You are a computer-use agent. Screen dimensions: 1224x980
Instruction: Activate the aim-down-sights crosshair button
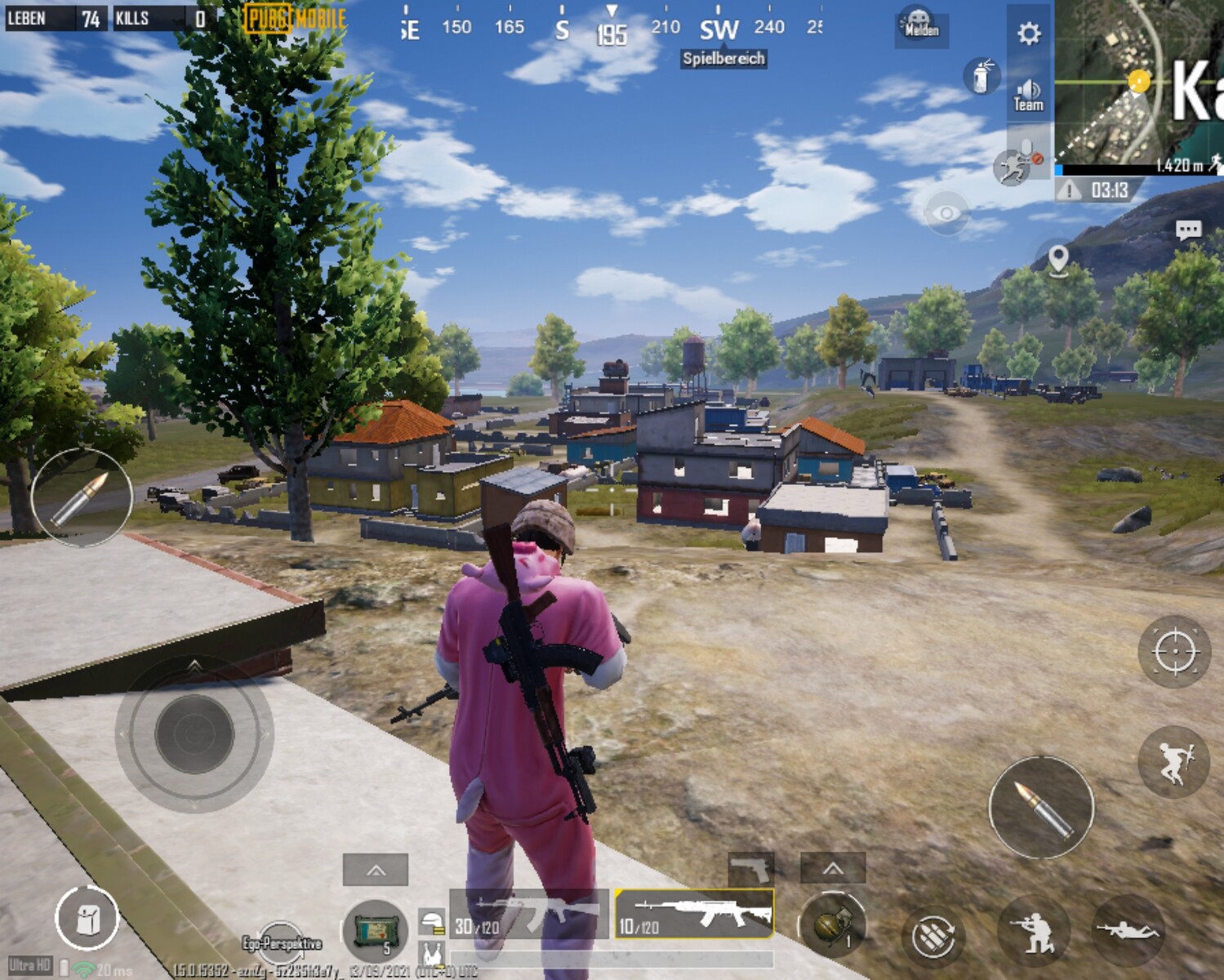[x=1174, y=652]
